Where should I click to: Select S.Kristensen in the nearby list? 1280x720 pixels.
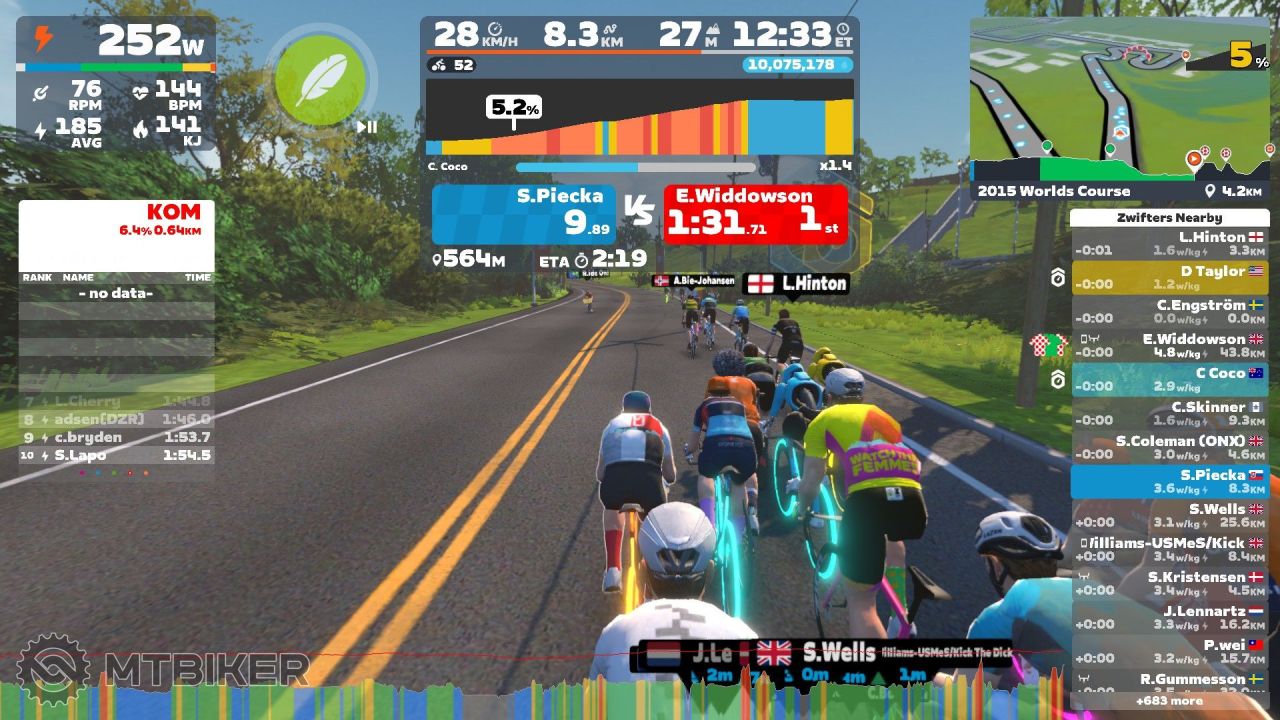pyautogui.click(x=1168, y=584)
